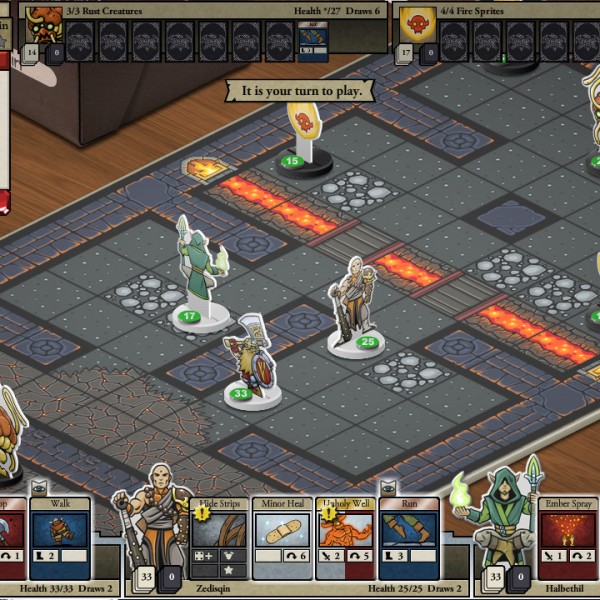Choose the Minor Heal card

coord(281,538)
